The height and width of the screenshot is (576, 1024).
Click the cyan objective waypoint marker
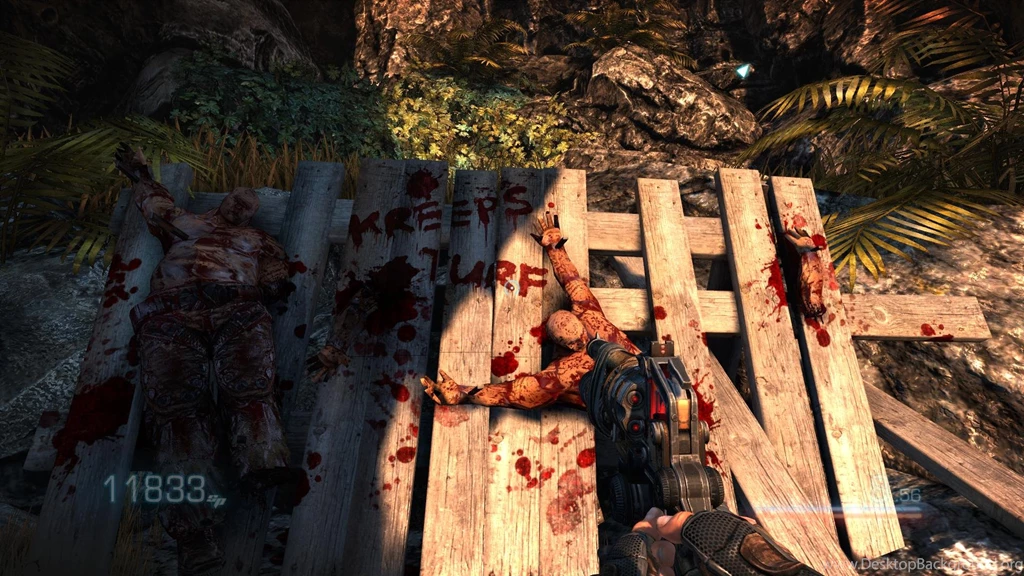point(742,70)
